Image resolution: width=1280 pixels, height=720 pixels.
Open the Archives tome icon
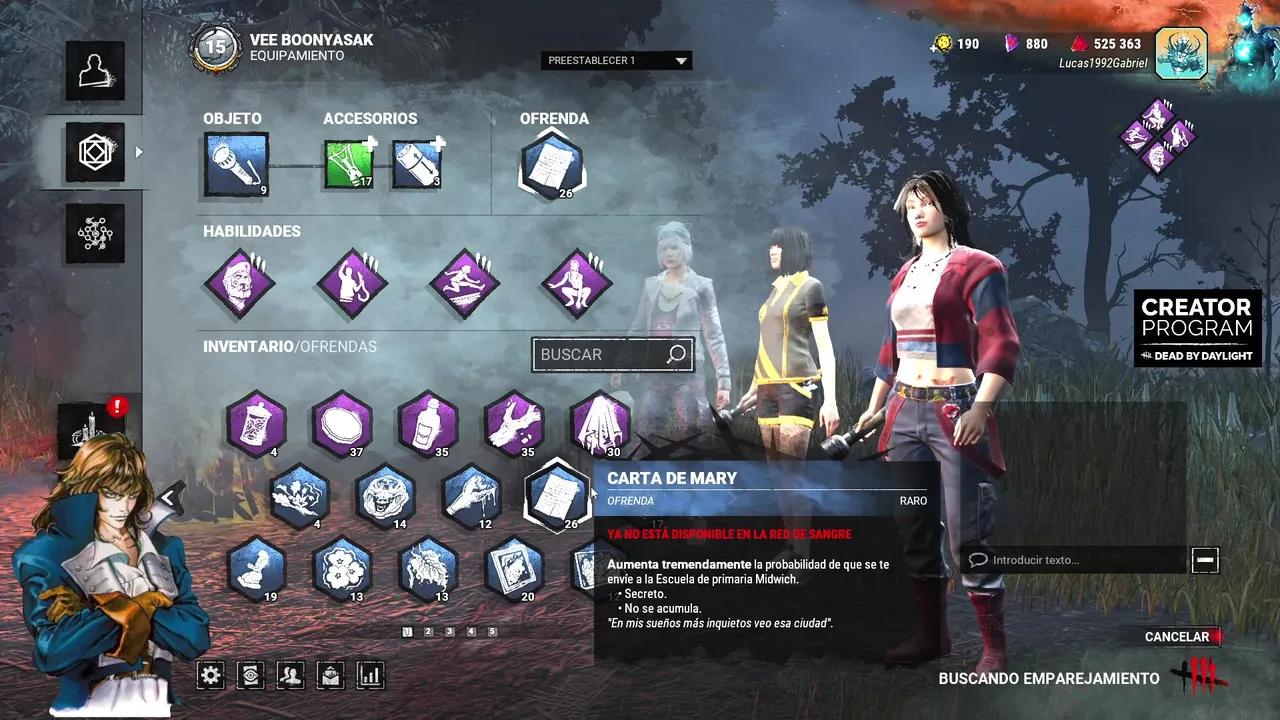250,675
